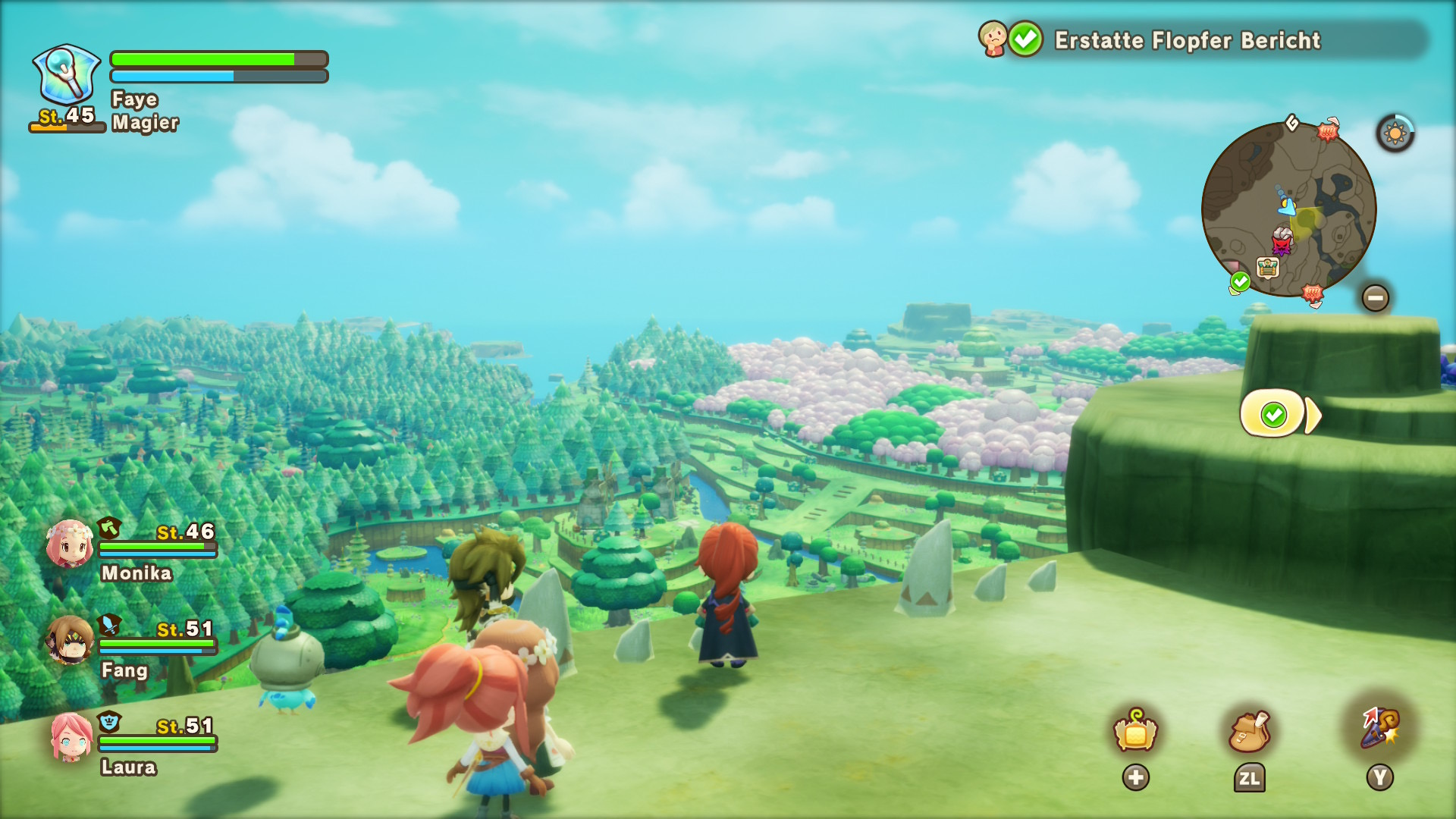The width and height of the screenshot is (1456, 819).
Task: Select Monika's party portrait
Action: 70,544
